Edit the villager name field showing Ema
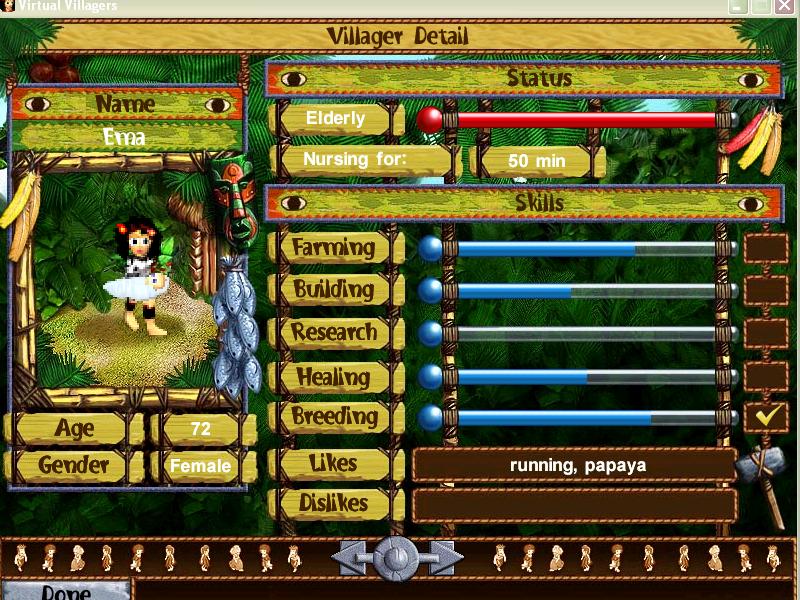 click(x=126, y=137)
